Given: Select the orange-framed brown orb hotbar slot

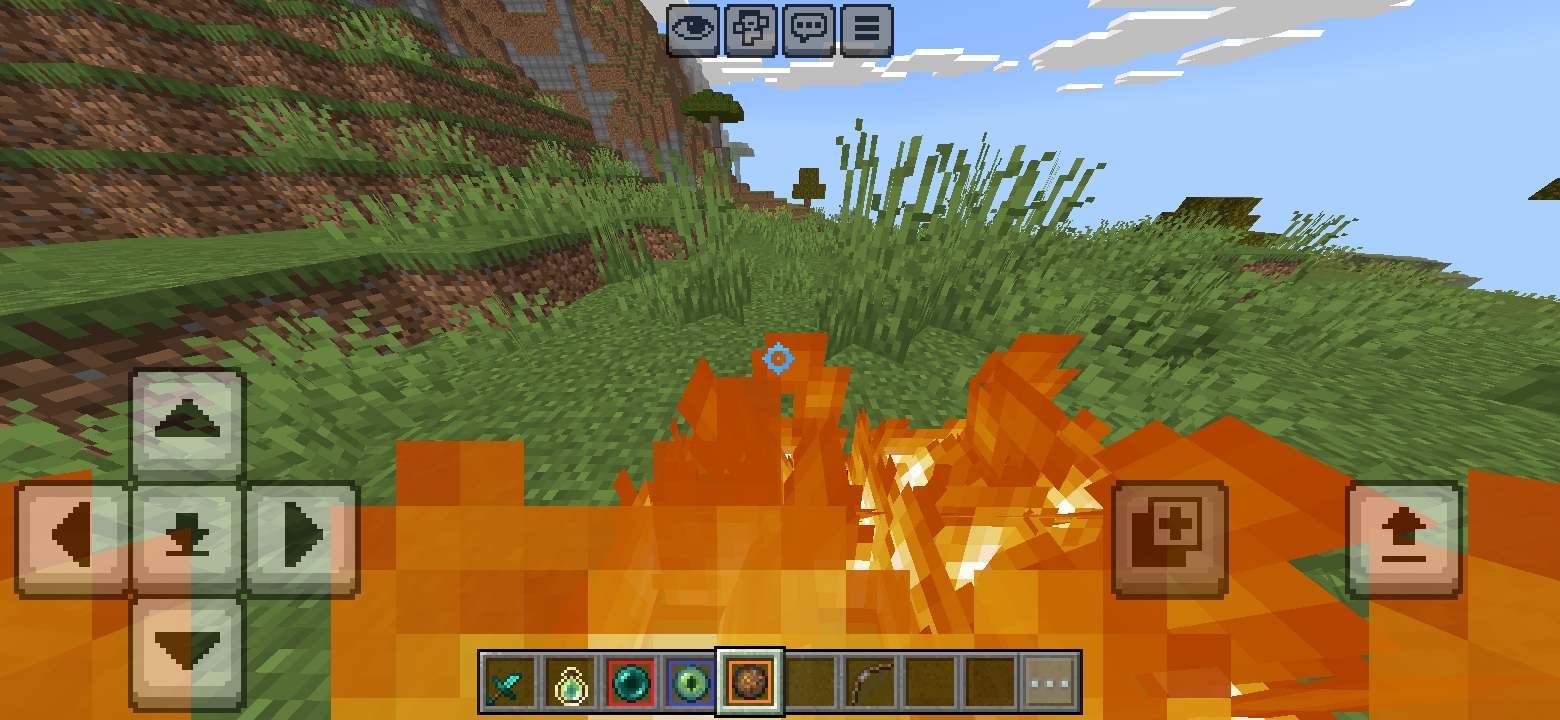Looking at the screenshot, I should (x=749, y=683).
